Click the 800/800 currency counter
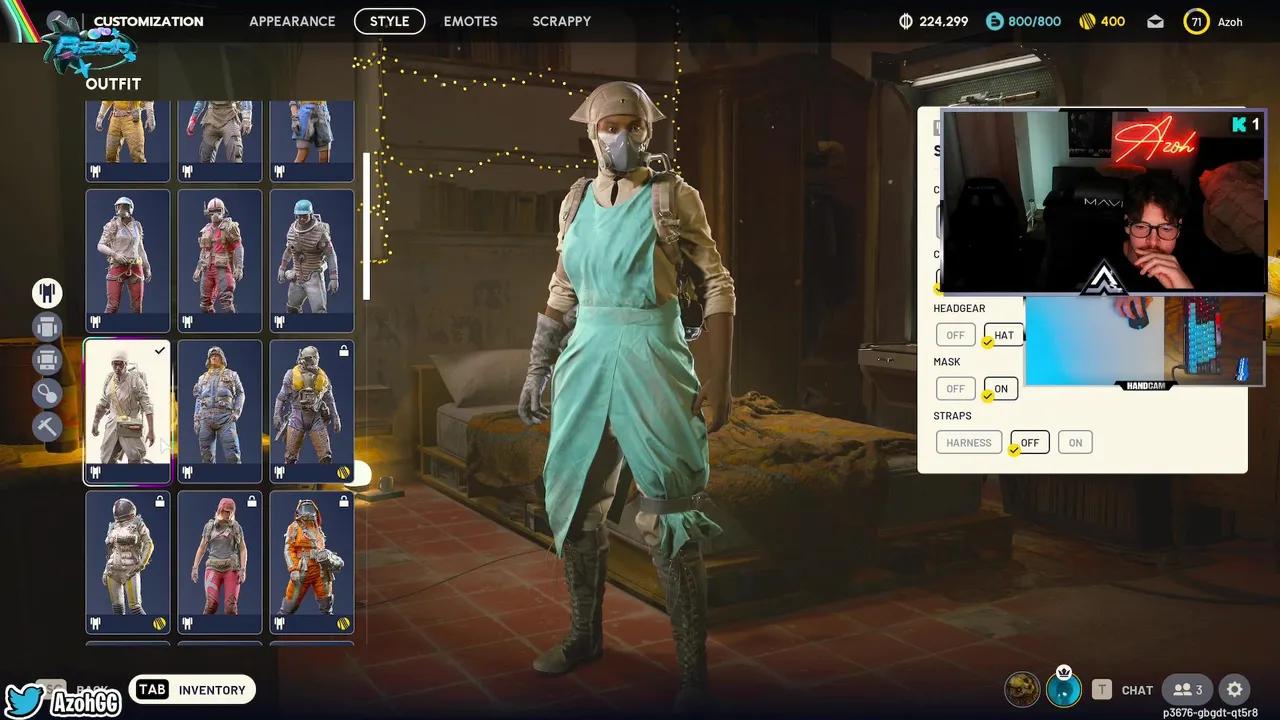This screenshot has width=1280, height=720. point(1022,20)
